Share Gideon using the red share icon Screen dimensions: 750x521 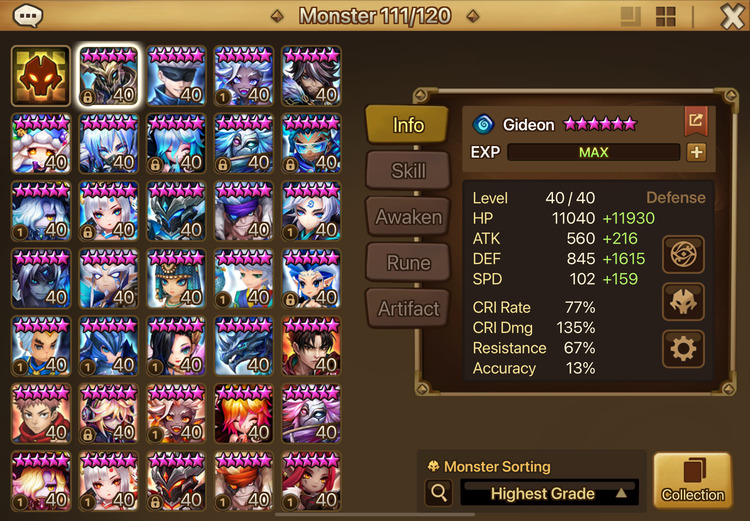tap(695, 122)
